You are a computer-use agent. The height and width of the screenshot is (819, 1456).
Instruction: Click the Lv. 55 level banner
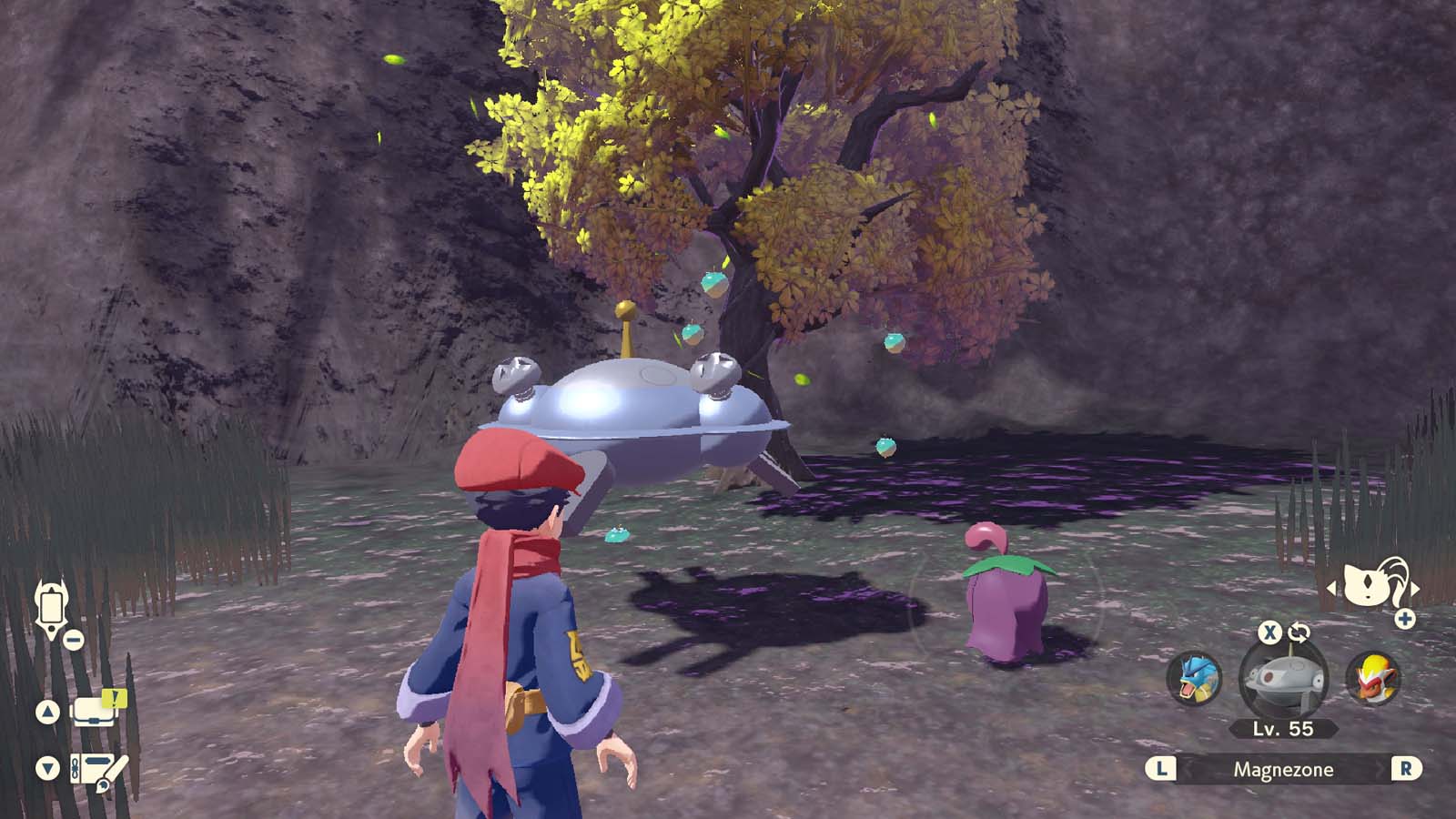pyautogui.click(x=1285, y=729)
